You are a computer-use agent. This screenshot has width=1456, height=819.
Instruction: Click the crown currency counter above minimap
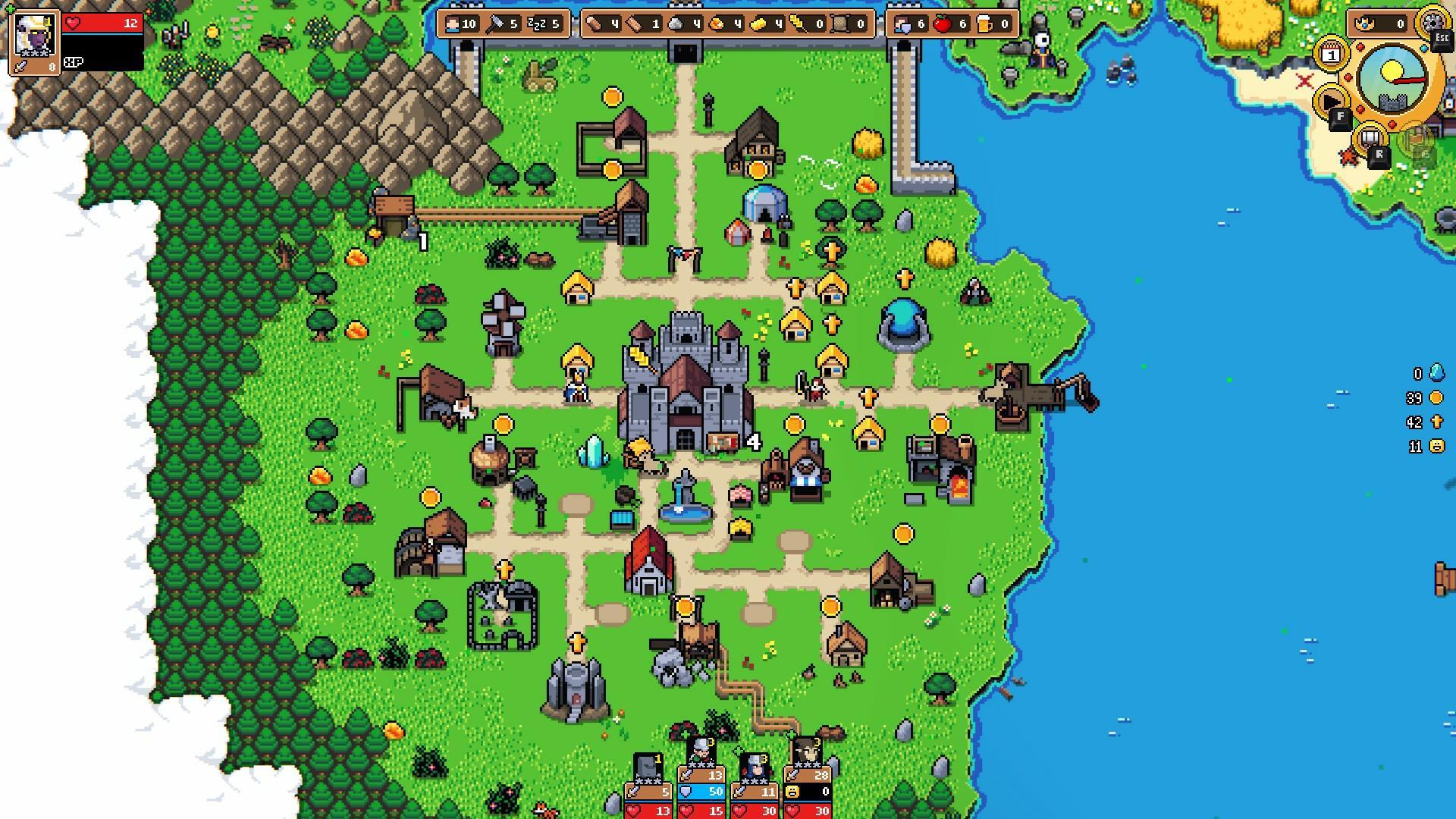click(1365, 23)
